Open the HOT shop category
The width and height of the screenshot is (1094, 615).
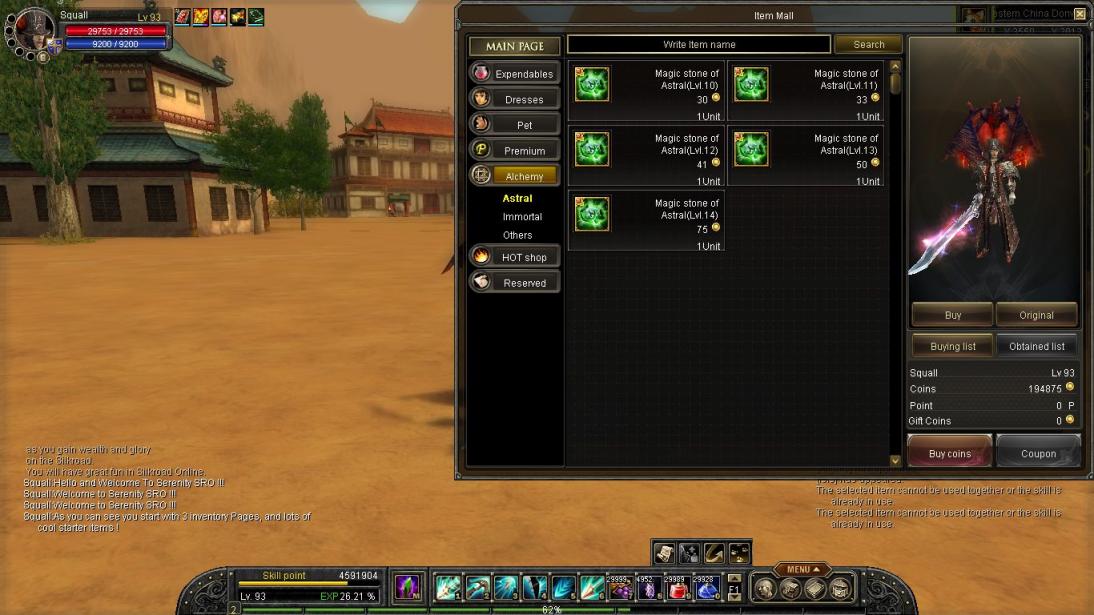[514, 257]
